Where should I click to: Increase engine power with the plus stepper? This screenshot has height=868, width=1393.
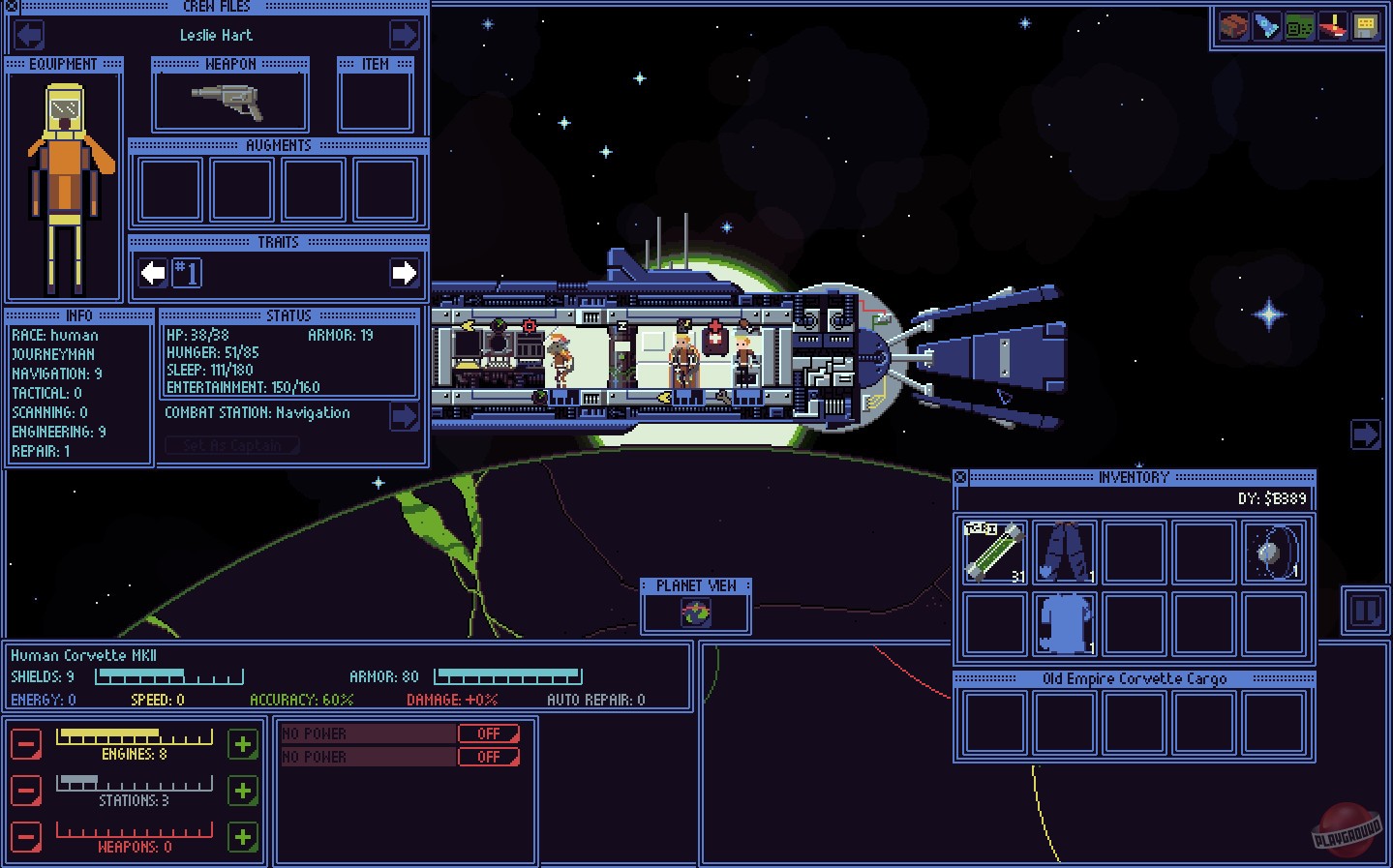(243, 745)
